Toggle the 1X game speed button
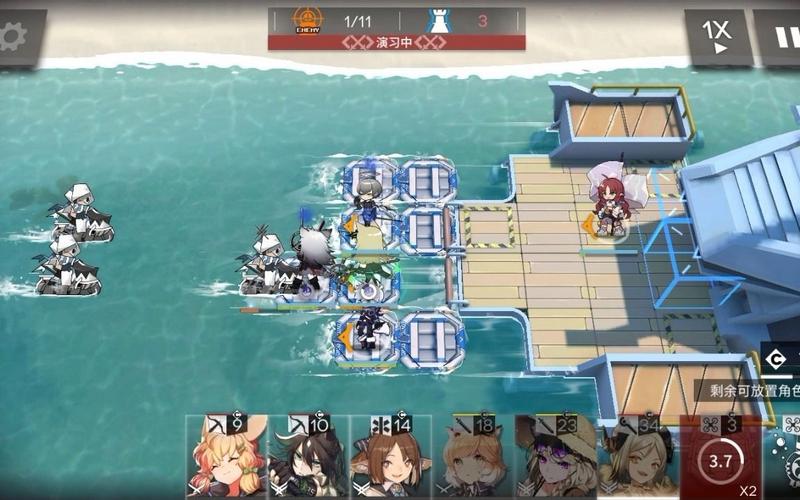This screenshot has height=500, width=800. 716,38
